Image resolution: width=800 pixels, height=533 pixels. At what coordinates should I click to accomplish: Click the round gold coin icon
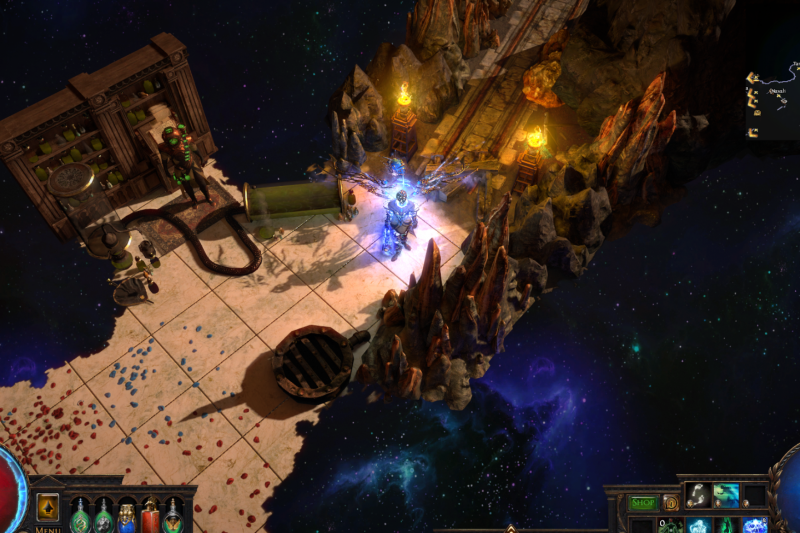[671, 503]
